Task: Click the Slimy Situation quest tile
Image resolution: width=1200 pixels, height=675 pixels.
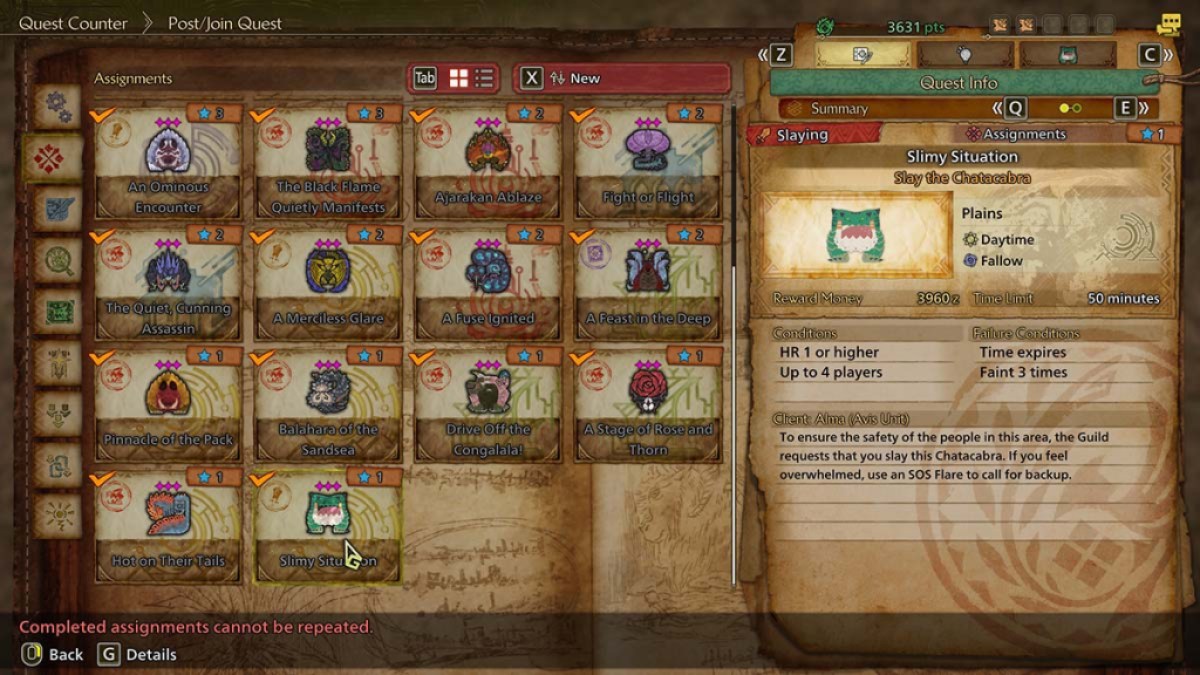Action: click(x=328, y=526)
